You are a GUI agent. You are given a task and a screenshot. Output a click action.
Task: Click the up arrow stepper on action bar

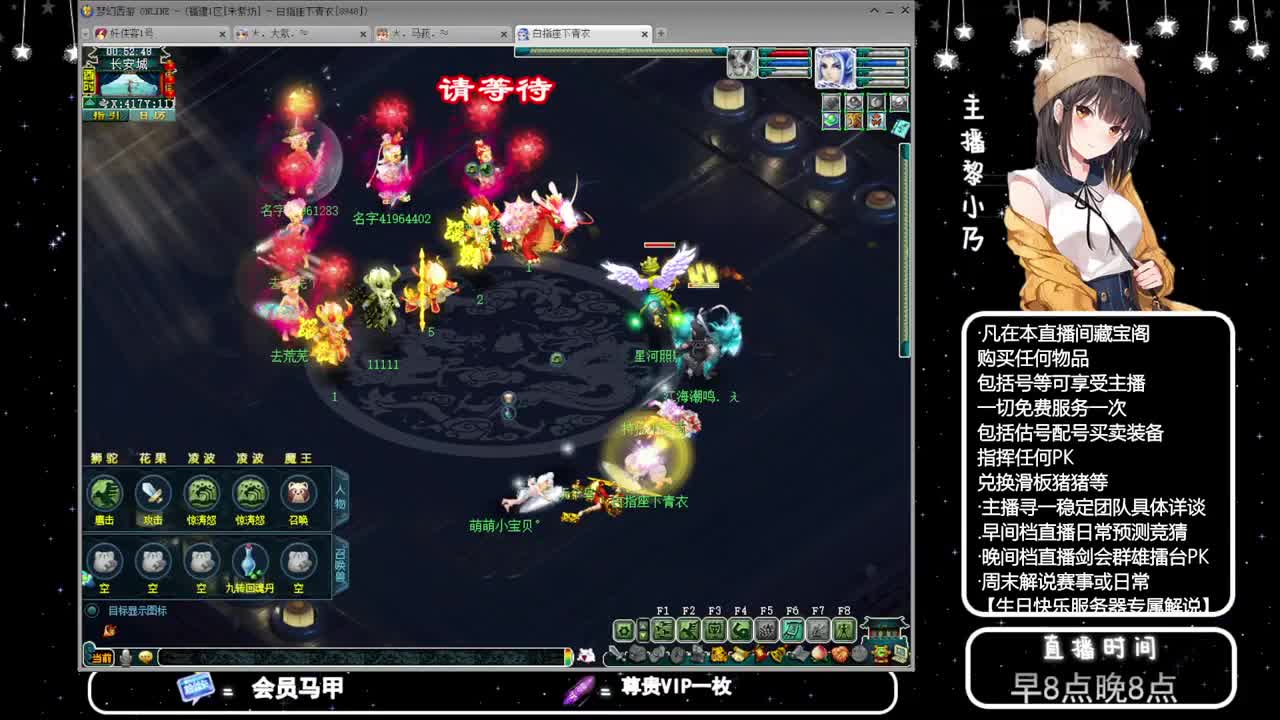click(642, 624)
